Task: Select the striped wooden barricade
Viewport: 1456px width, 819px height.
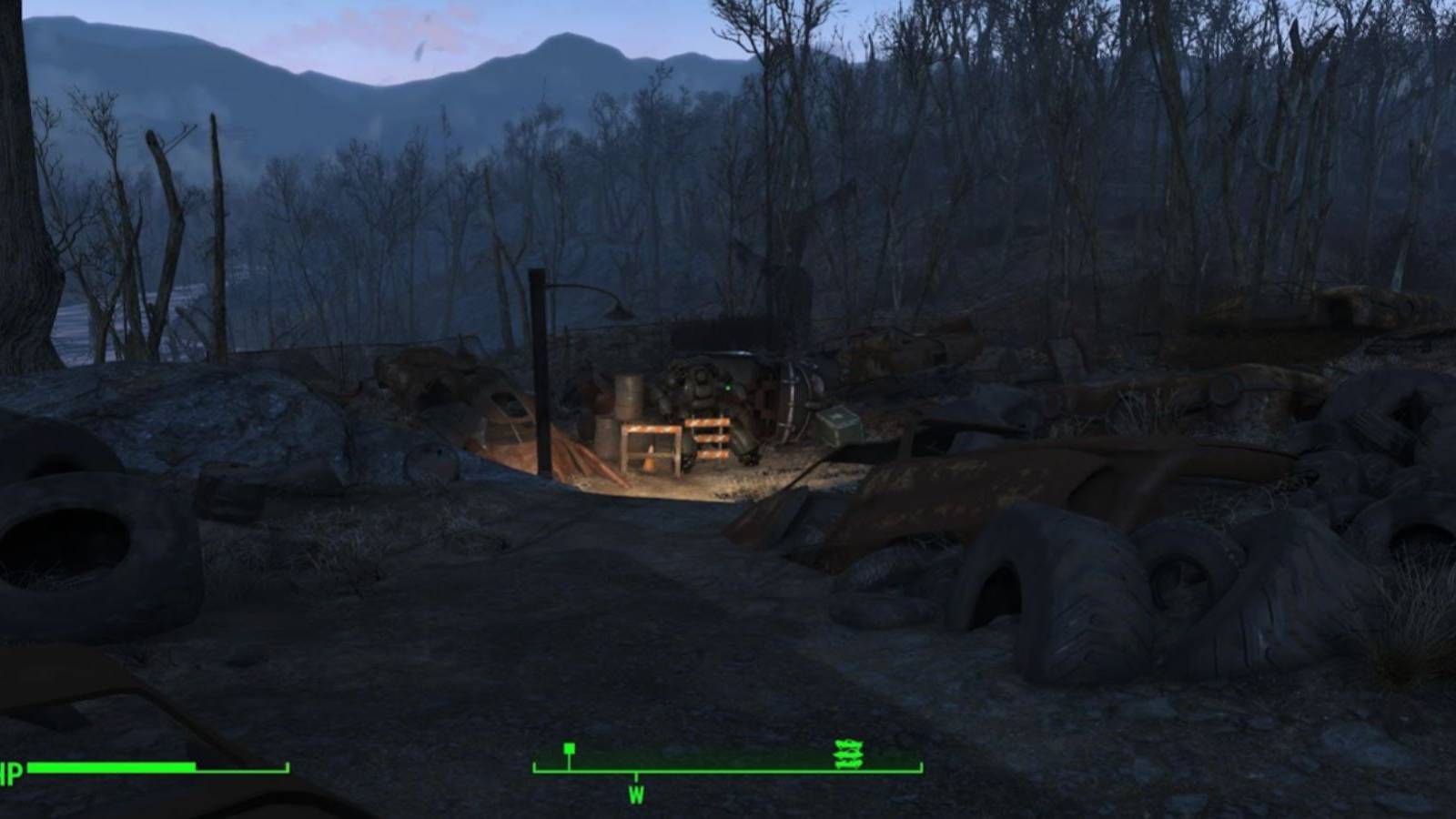Action: coord(708,439)
